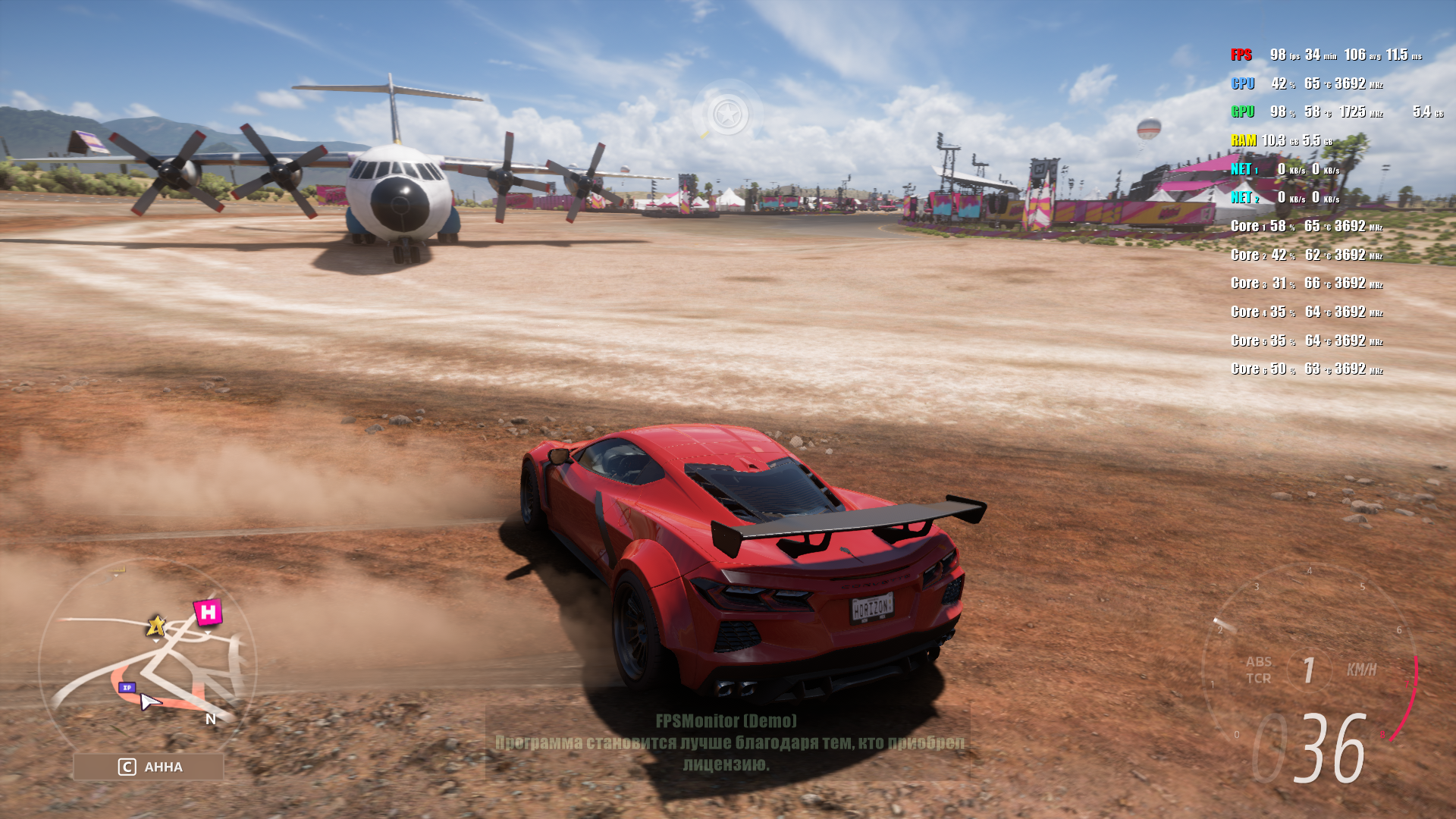Click the FPSMonitor (Demo) license notice
The image size is (1456, 819).
click(x=727, y=742)
